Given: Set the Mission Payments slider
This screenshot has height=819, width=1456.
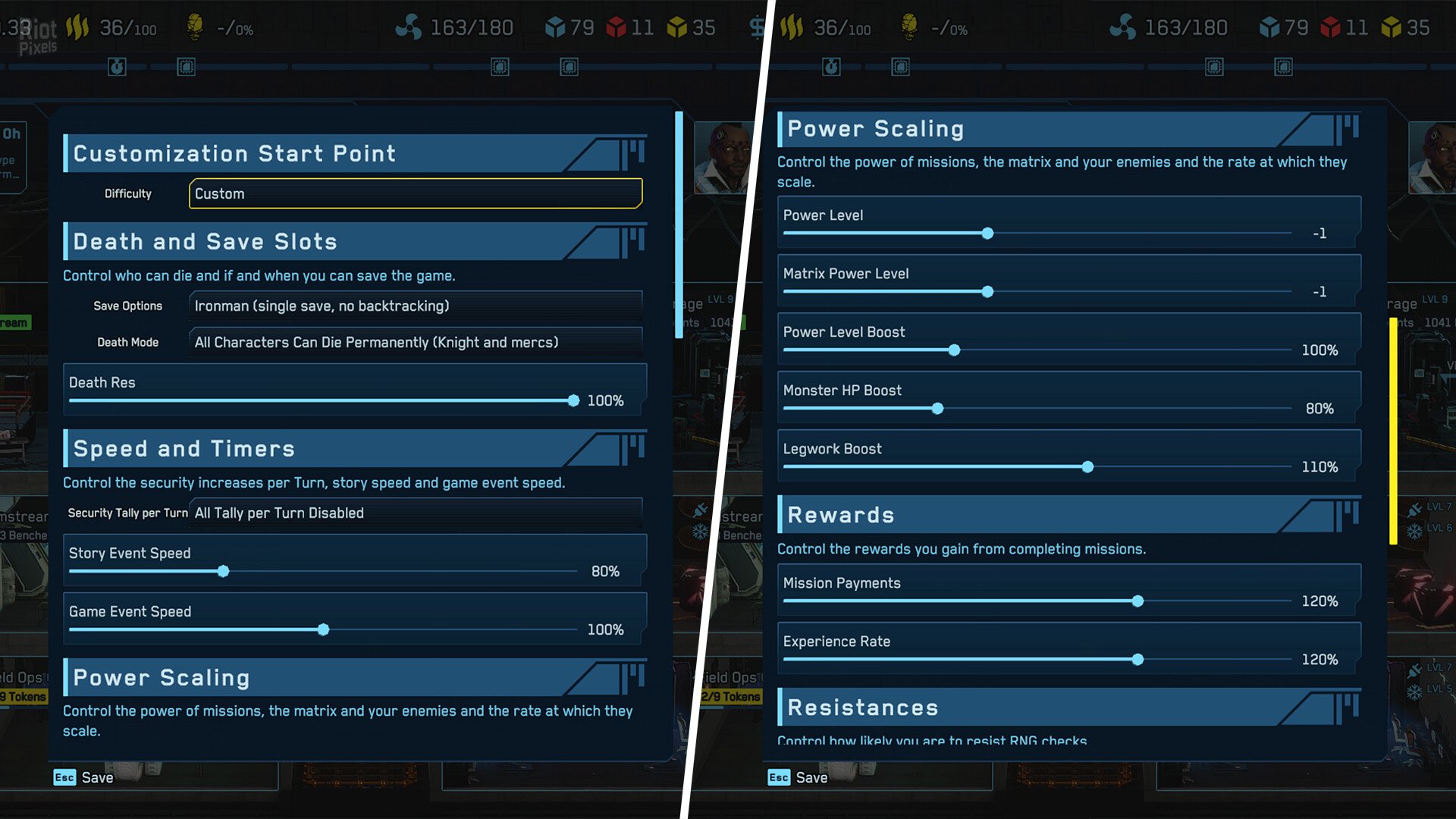Looking at the screenshot, I should 1137,601.
